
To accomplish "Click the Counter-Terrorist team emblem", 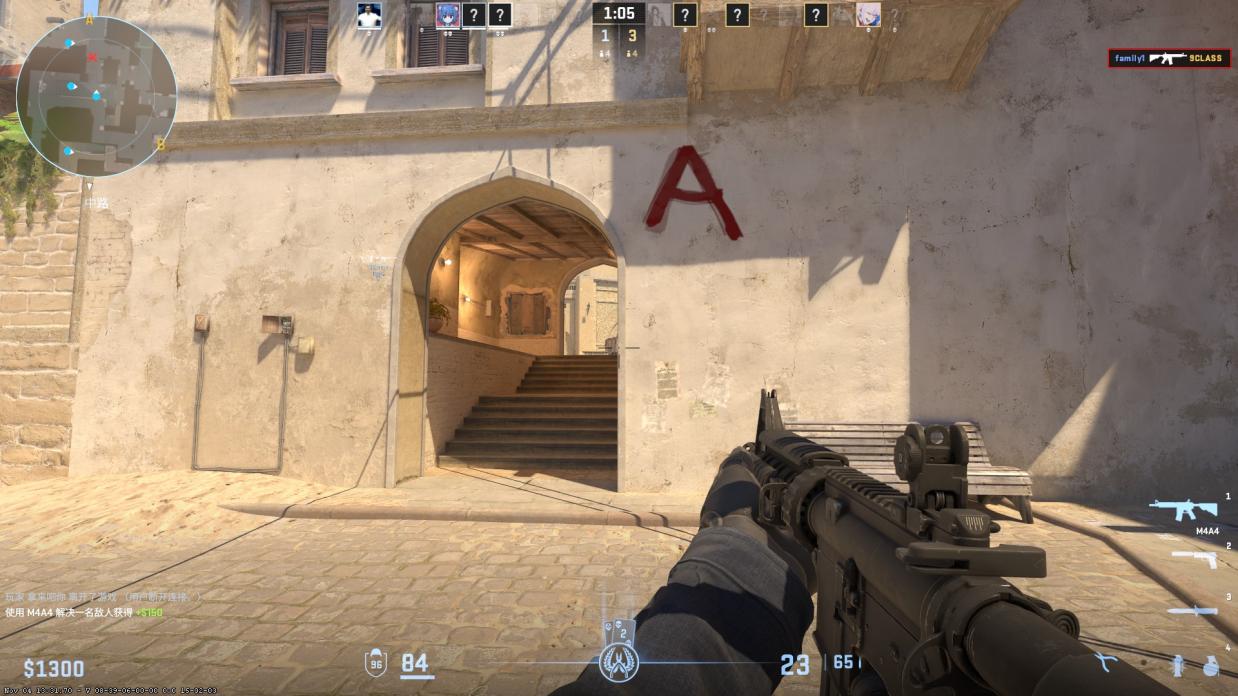I will click(x=619, y=662).
